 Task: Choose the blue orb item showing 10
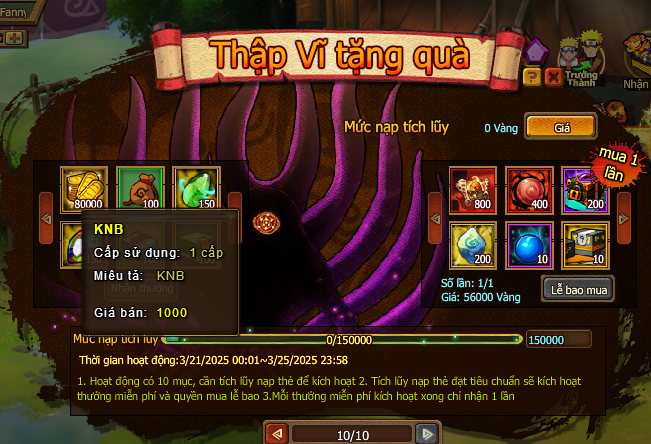(x=528, y=244)
